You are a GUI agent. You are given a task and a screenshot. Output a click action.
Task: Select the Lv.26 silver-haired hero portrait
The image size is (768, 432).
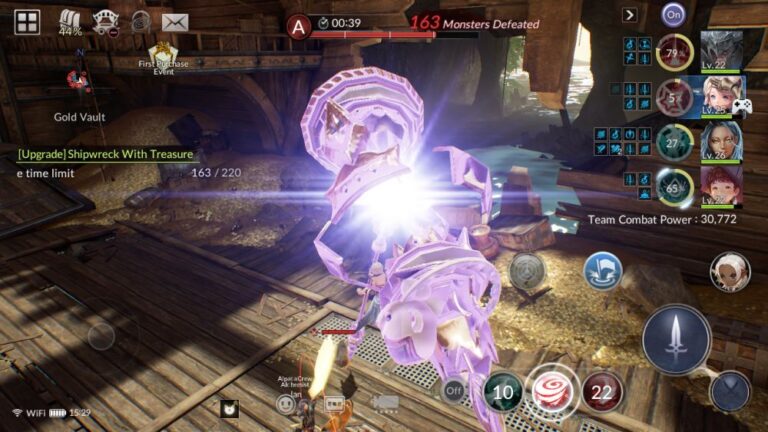[720, 140]
